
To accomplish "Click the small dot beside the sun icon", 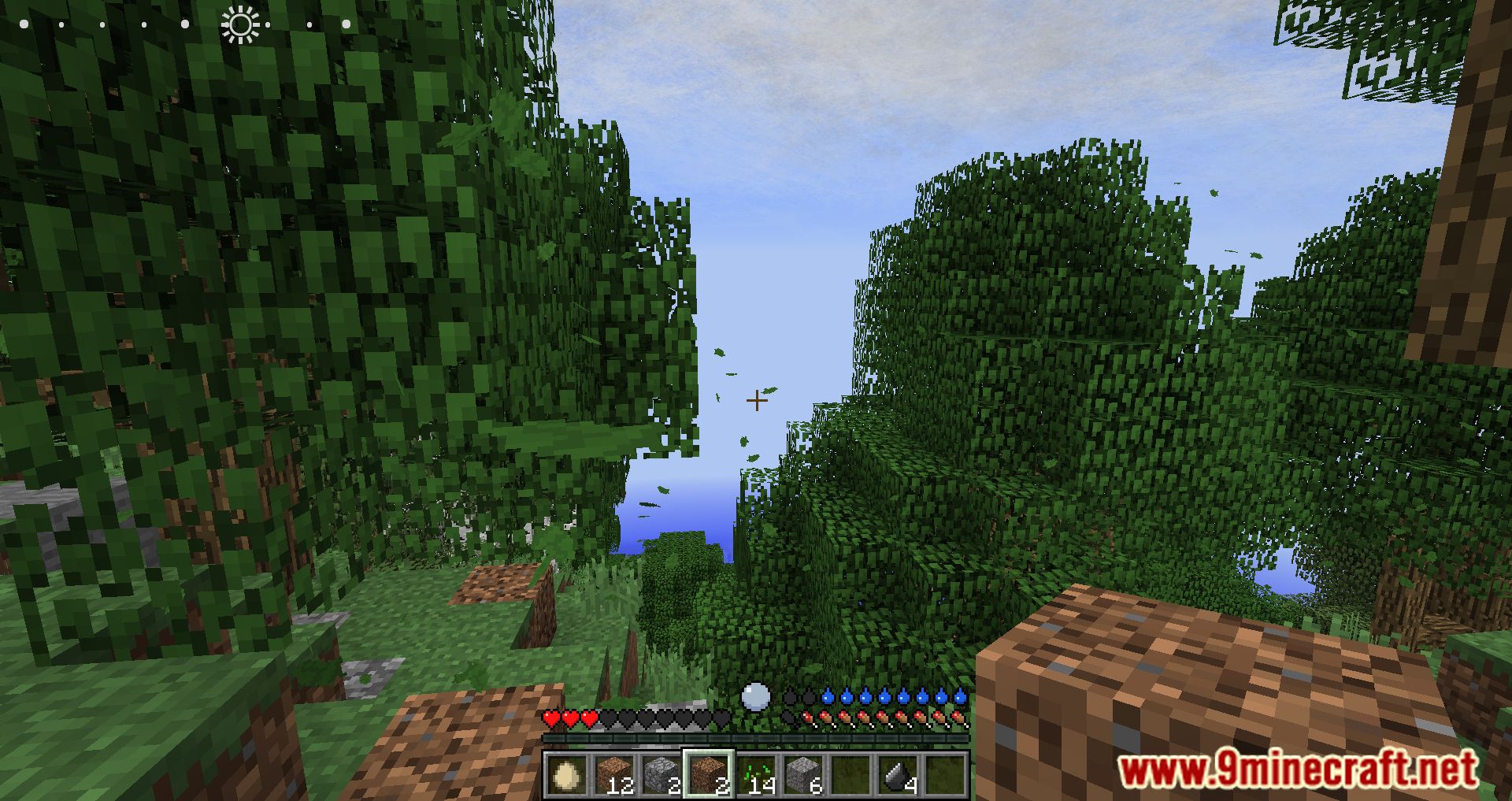I will (267, 24).
